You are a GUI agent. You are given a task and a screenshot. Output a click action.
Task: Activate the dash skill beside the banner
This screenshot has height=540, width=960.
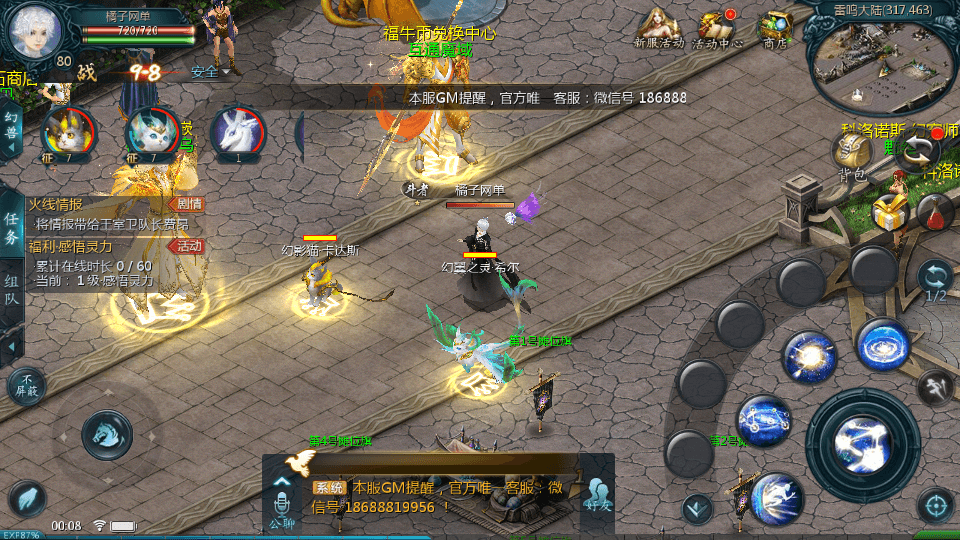coord(777,497)
